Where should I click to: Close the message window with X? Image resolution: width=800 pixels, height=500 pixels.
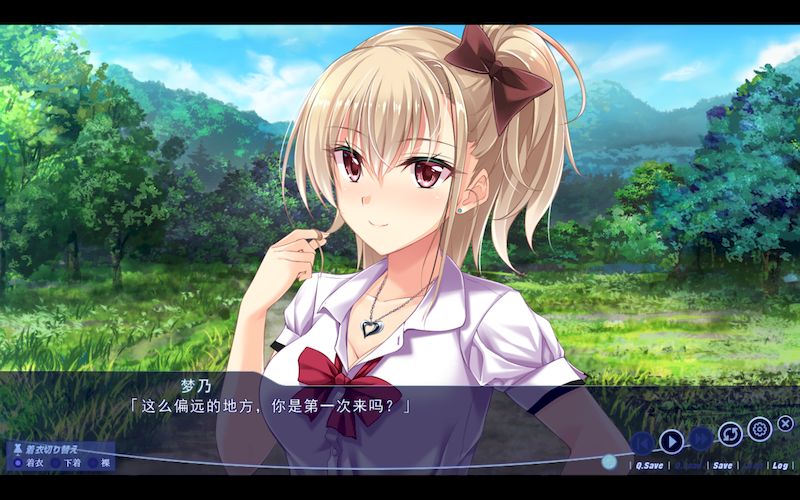[785, 424]
